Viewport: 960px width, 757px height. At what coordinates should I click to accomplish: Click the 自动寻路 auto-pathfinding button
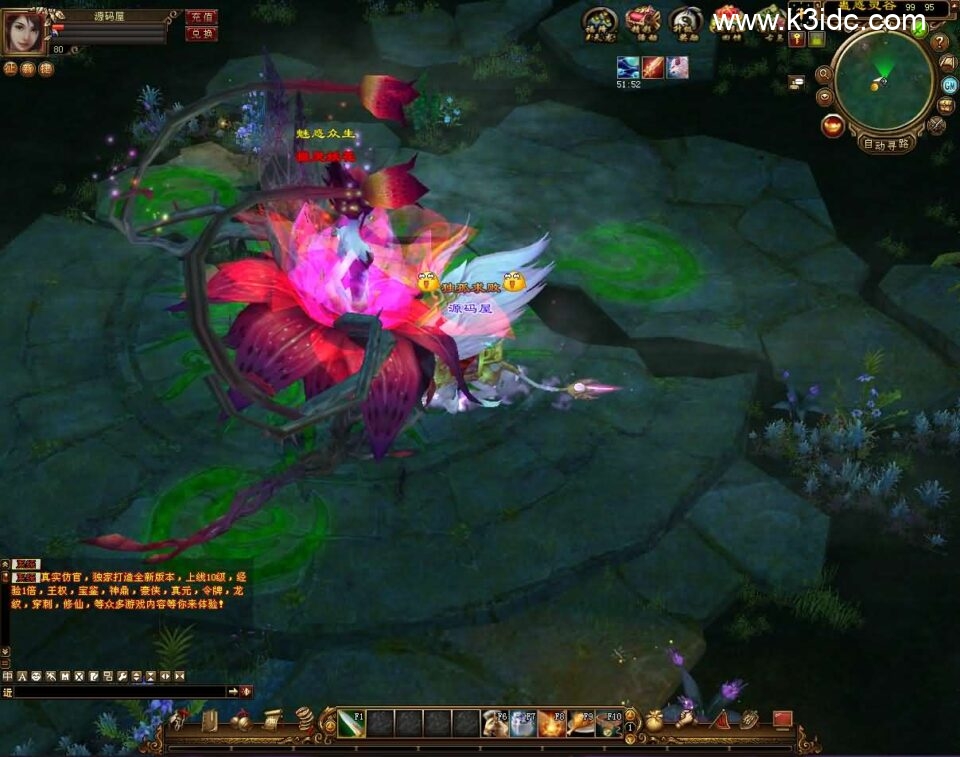[886, 143]
